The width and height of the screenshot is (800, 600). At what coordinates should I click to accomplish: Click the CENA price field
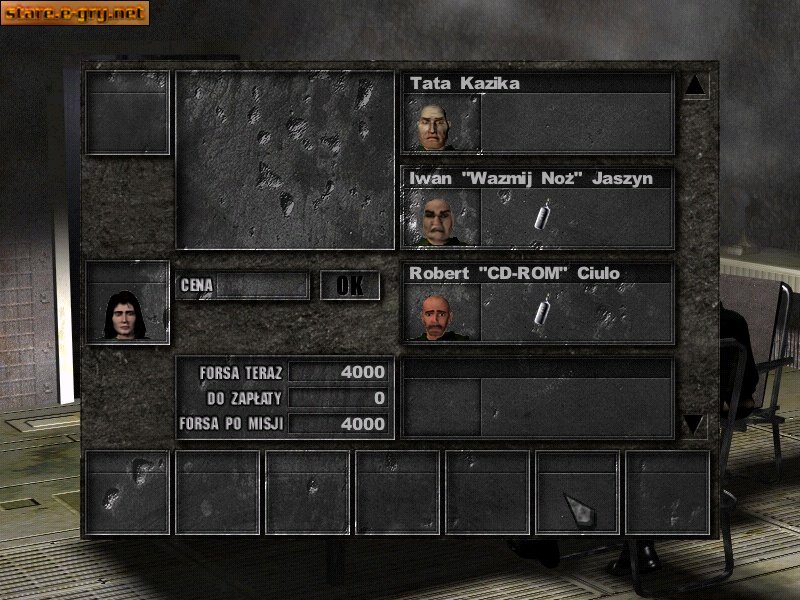(262, 286)
